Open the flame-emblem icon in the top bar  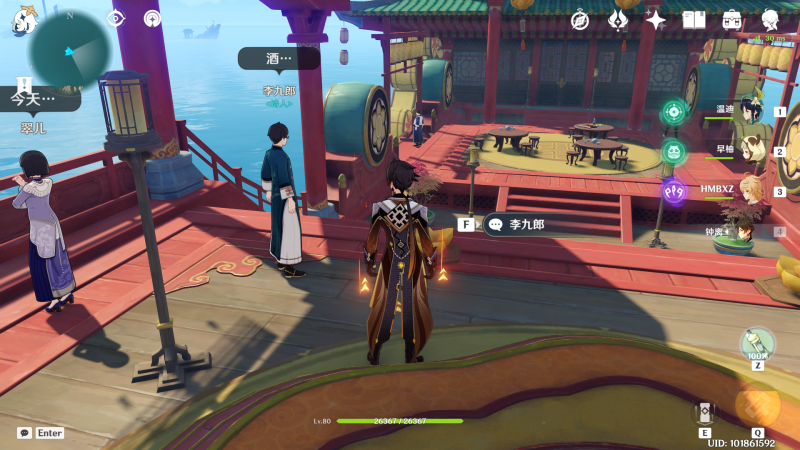click(x=619, y=20)
